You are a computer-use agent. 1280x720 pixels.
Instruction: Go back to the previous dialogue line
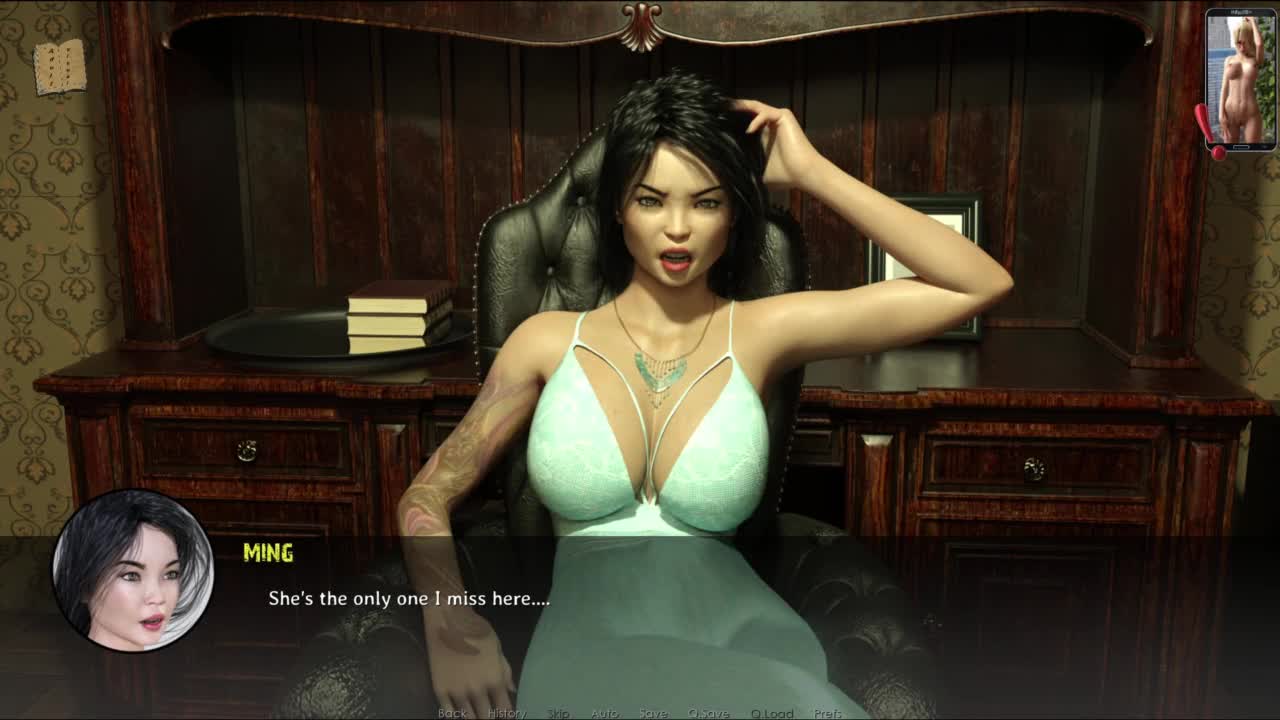452,713
